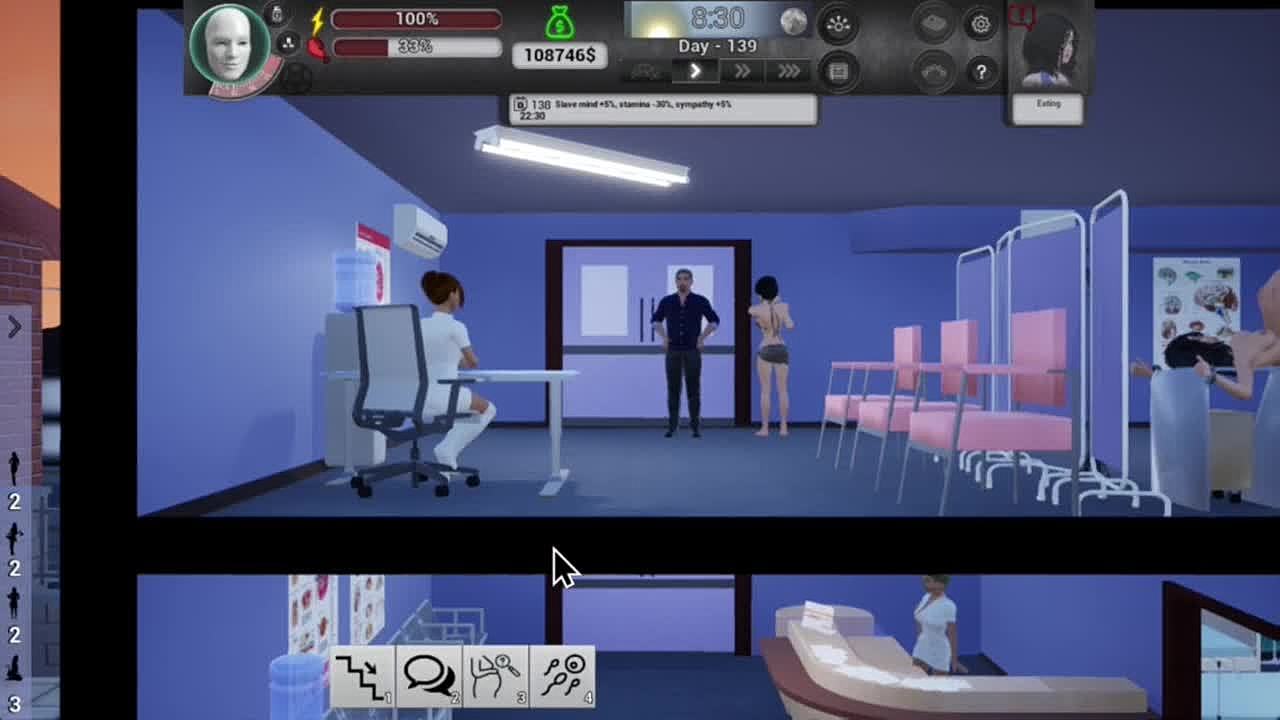Screen dimensions: 1280x720
Task: Click the sun light toggle button
Action: (838, 25)
